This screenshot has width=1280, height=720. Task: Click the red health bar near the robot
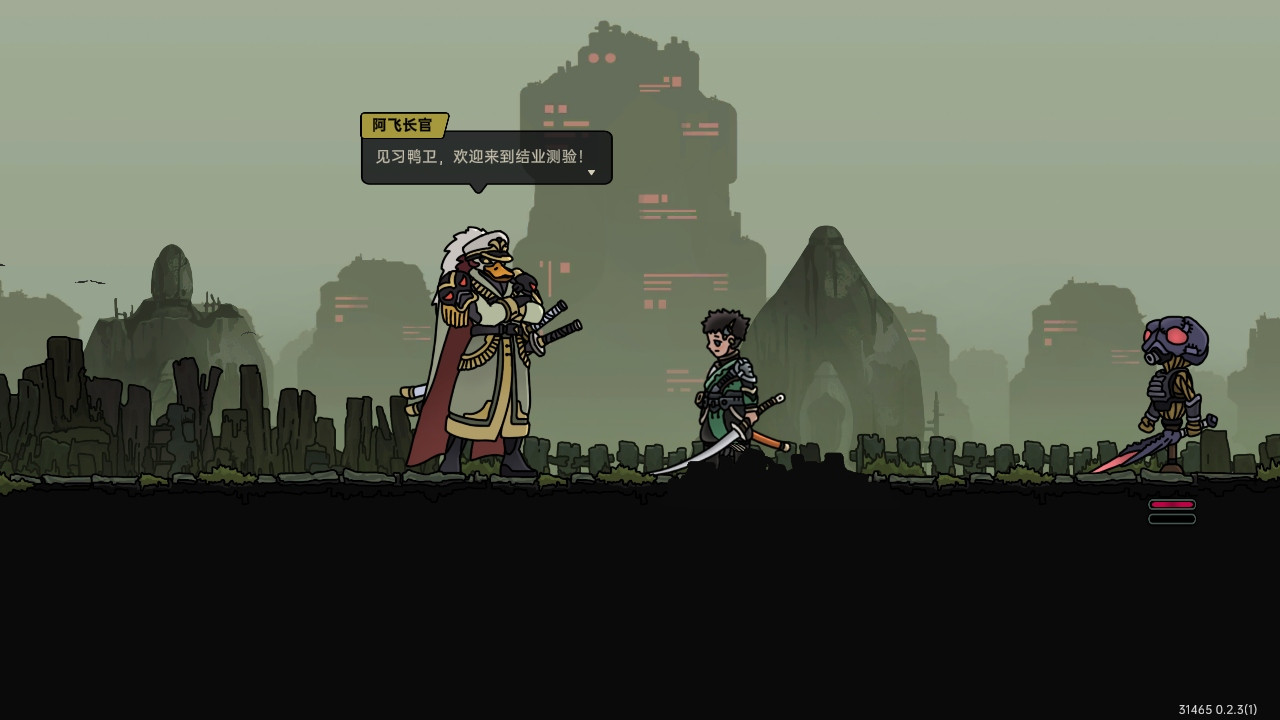tap(1171, 506)
